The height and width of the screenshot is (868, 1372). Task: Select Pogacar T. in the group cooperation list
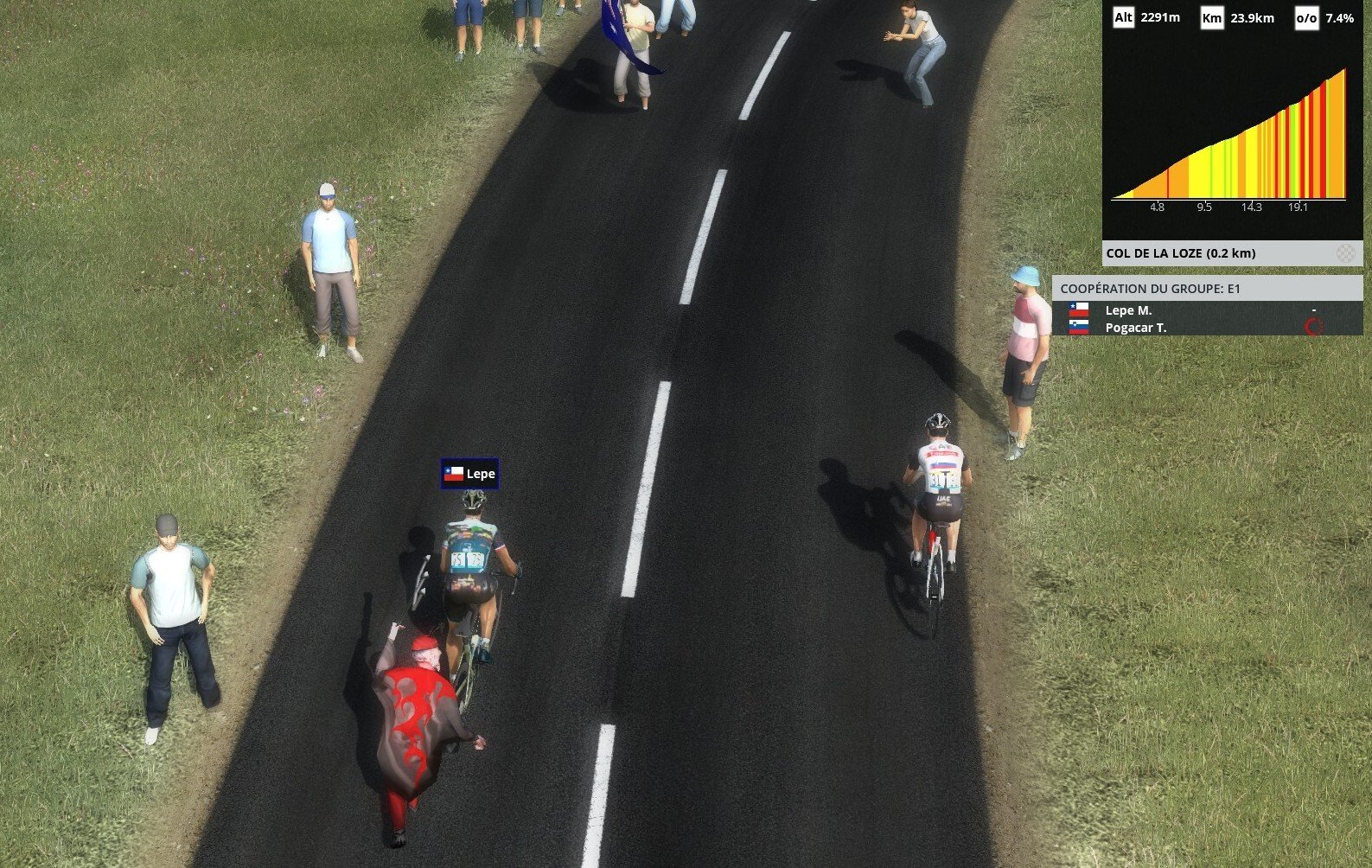click(x=1135, y=328)
